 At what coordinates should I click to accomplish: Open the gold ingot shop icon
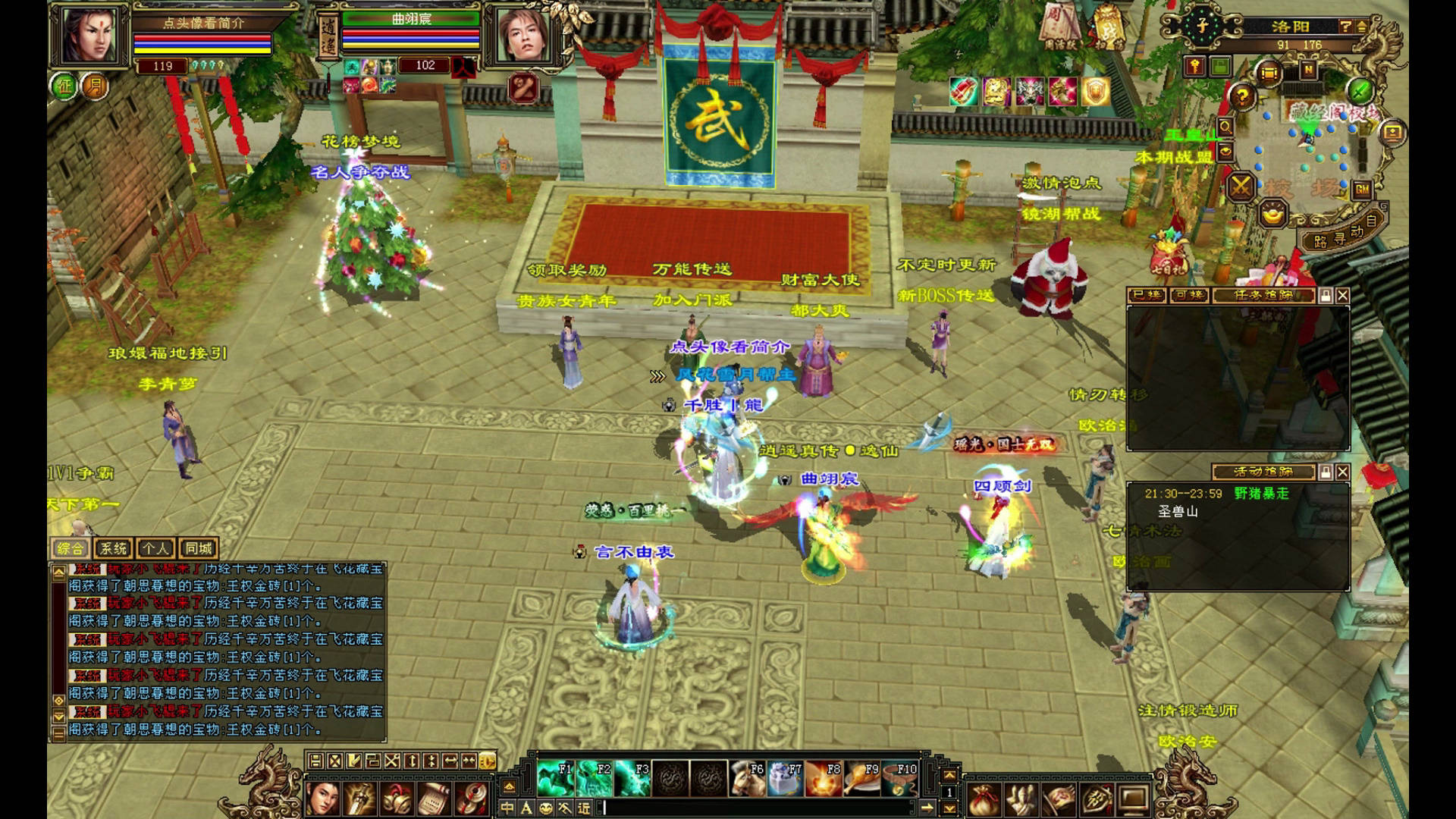click(1273, 215)
